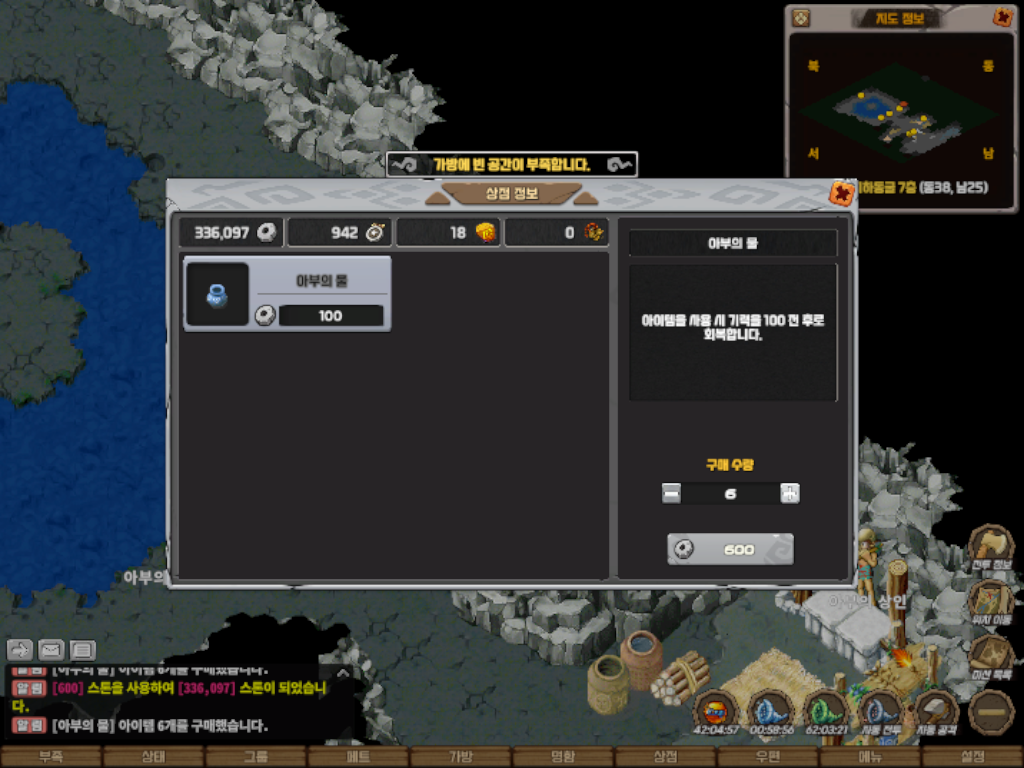Click the diamond icon on map panel header
The image size is (1024, 768).
point(800,17)
